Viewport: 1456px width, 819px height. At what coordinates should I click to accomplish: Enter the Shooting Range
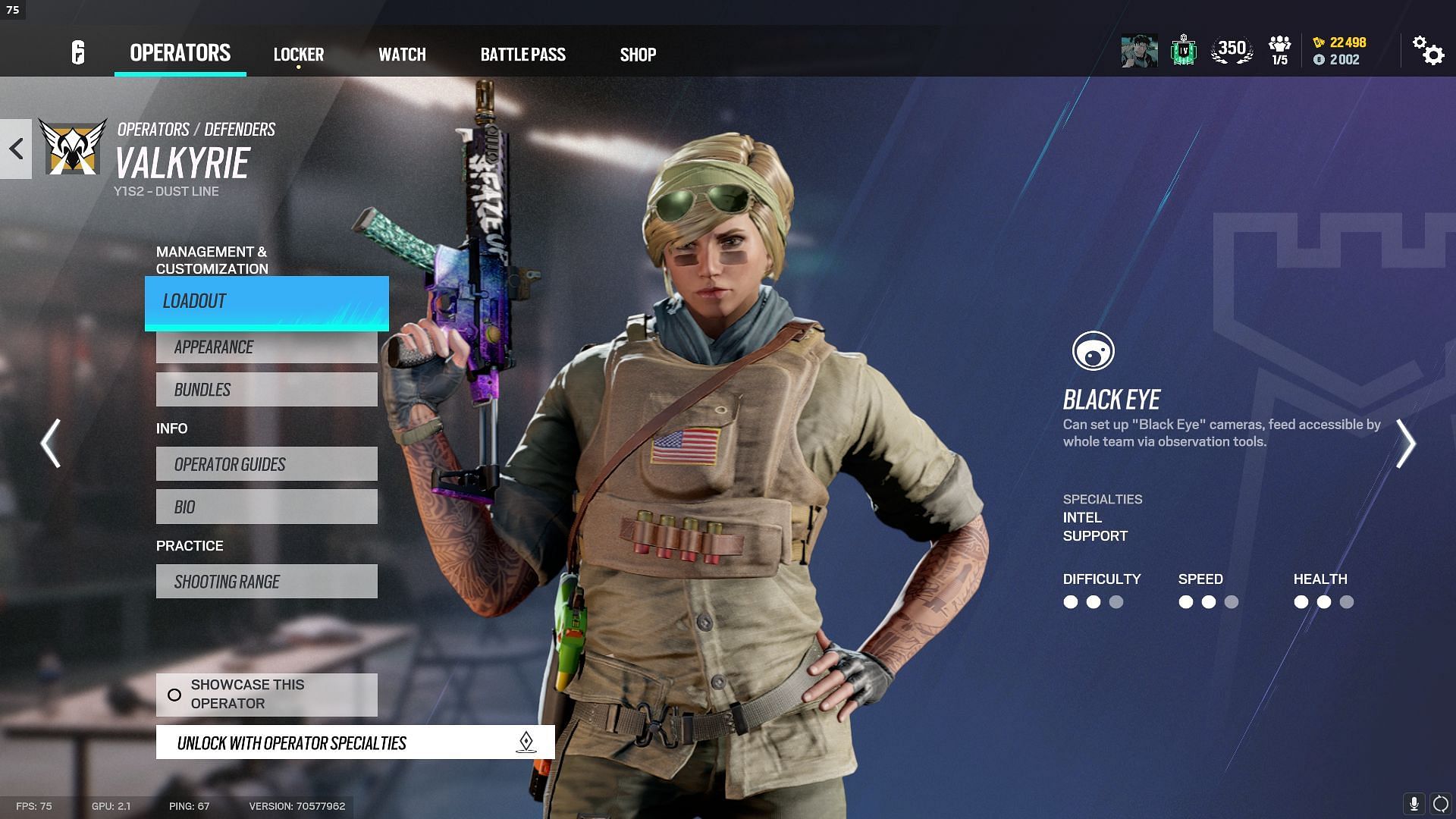[266, 582]
